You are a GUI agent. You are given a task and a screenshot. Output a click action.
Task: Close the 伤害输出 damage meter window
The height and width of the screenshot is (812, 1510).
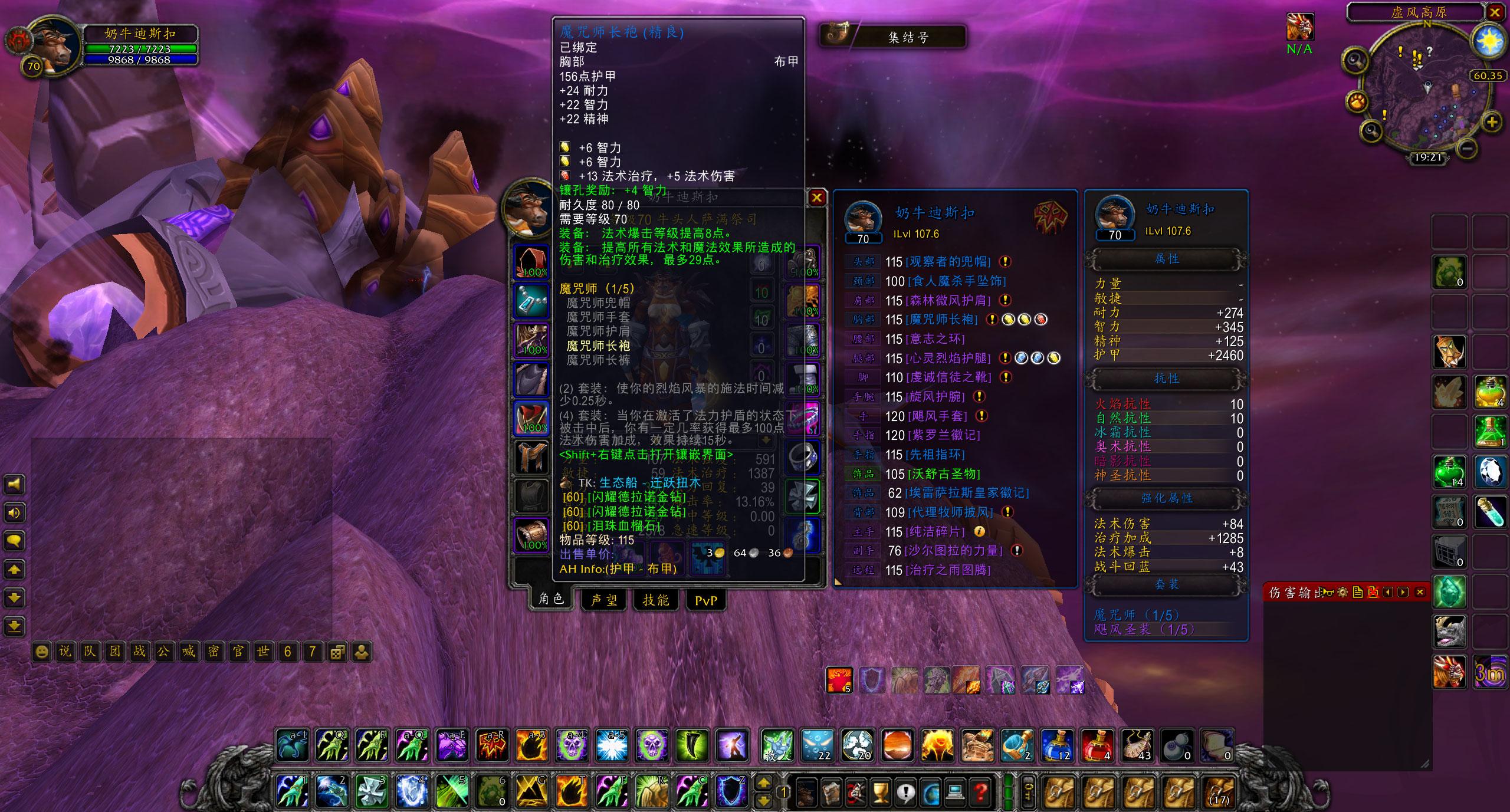1420,592
